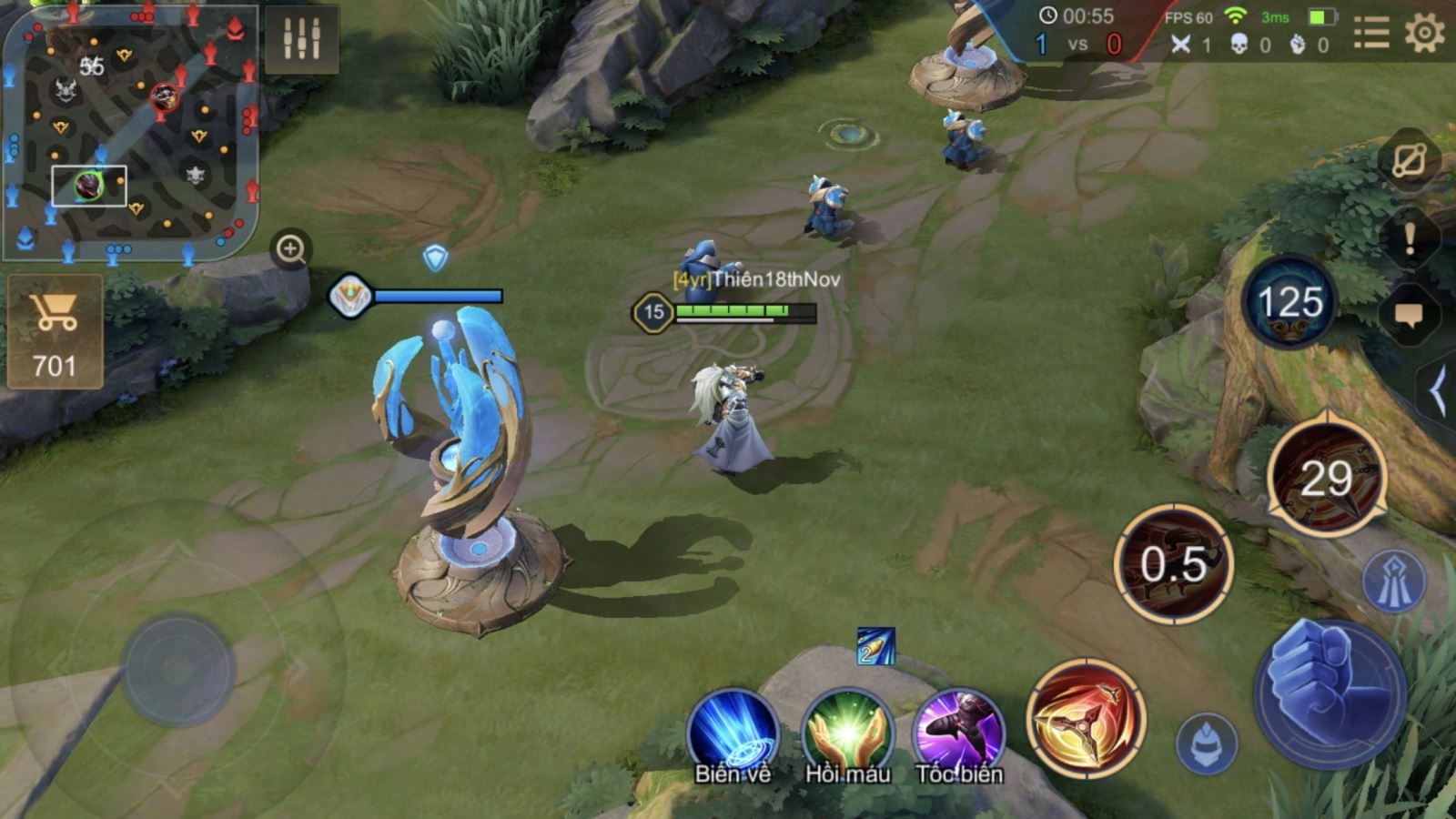
Task: Fire the shuriken skill without cooldown
Action: pos(1085,719)
